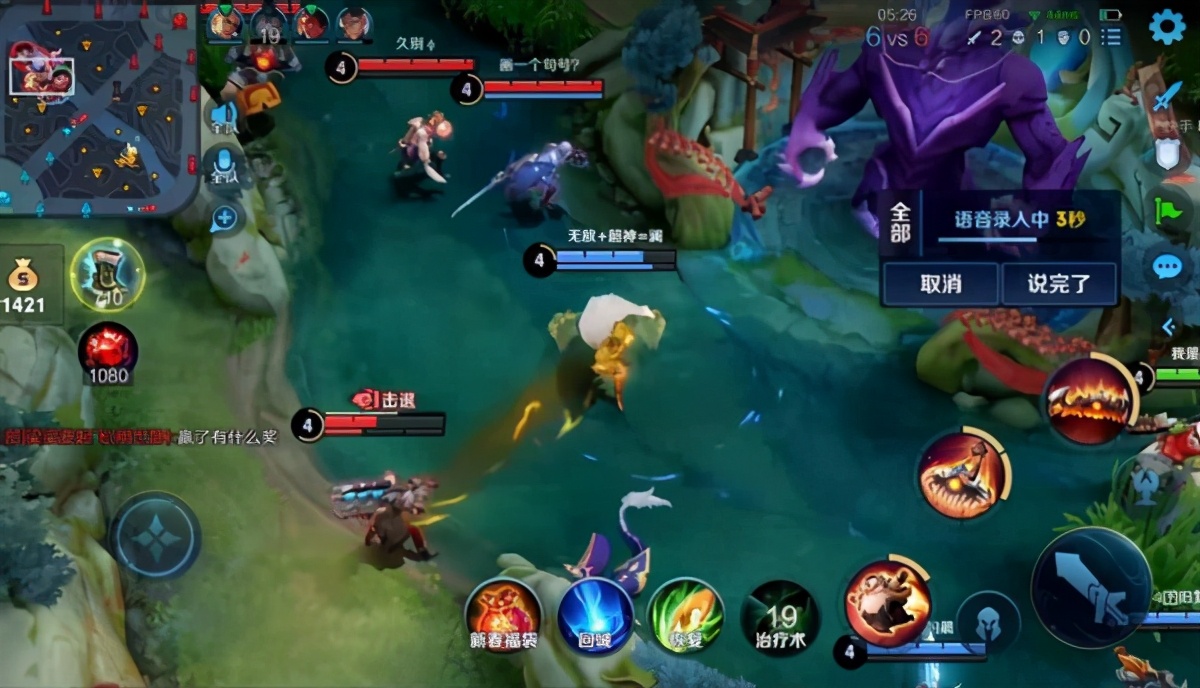
Task: Open the shop via the gold bag
Action: coord(24,286)
